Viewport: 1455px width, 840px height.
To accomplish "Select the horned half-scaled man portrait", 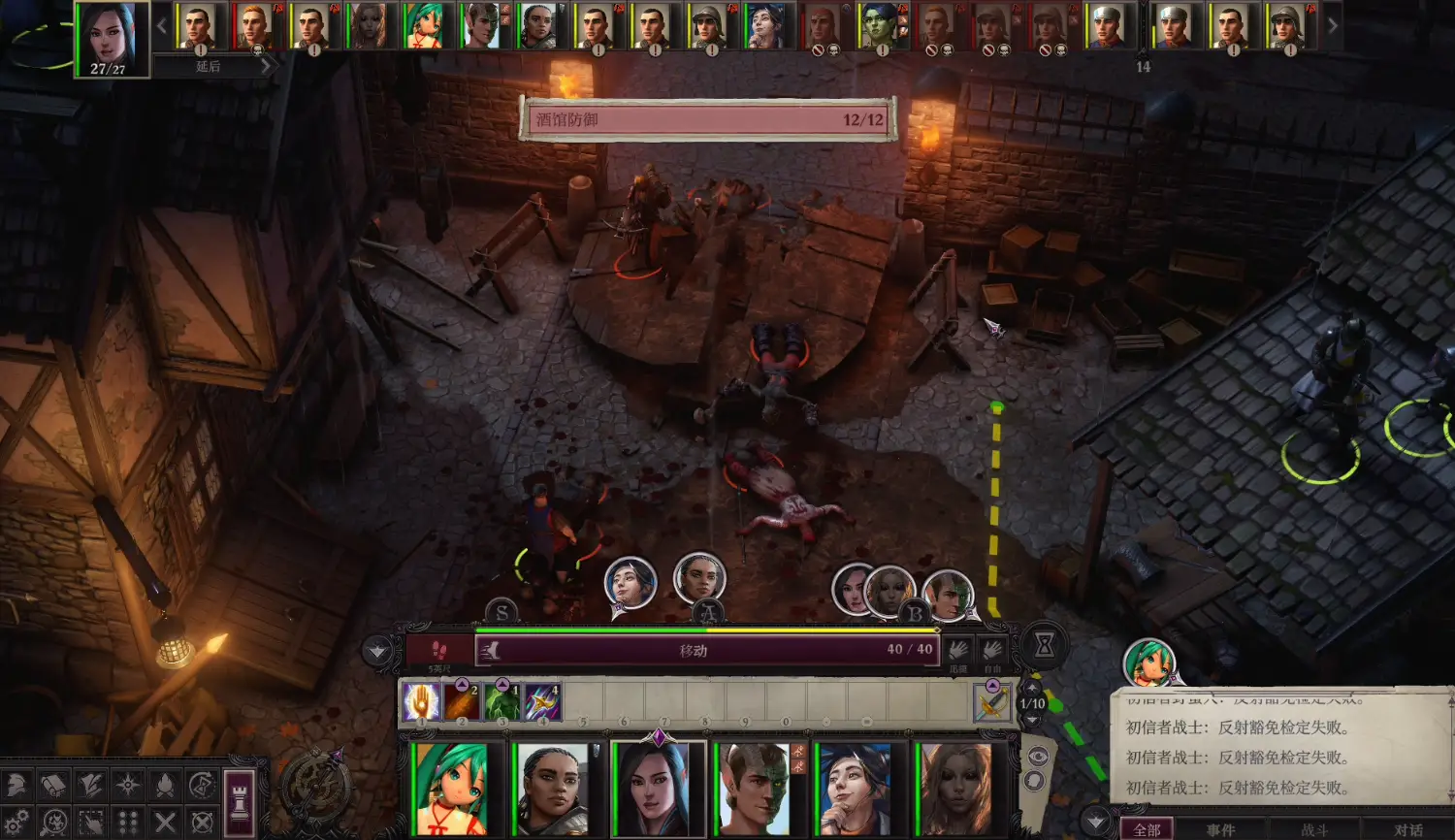I will [756, 789].
